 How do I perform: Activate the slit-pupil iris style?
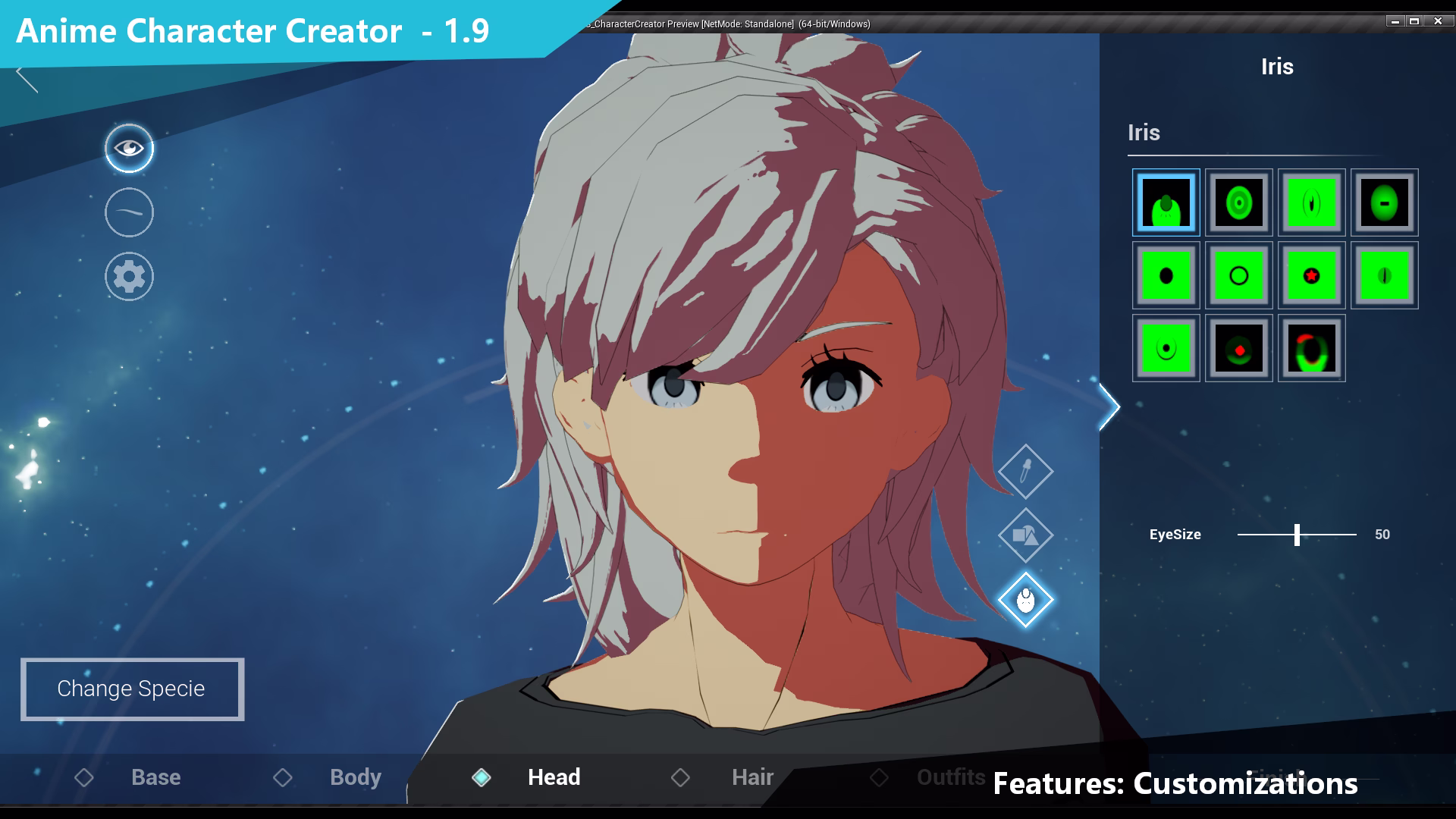tap(1311, 202)
